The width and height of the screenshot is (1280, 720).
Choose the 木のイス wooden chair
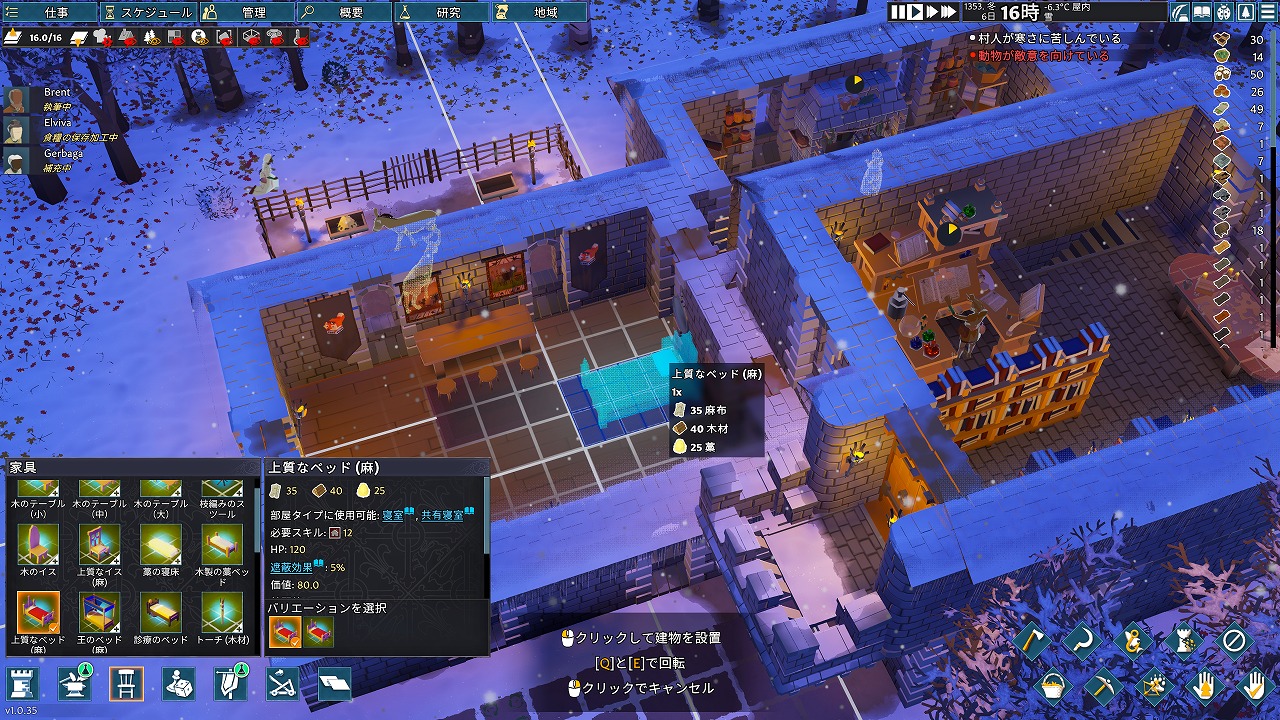(37, 545)
